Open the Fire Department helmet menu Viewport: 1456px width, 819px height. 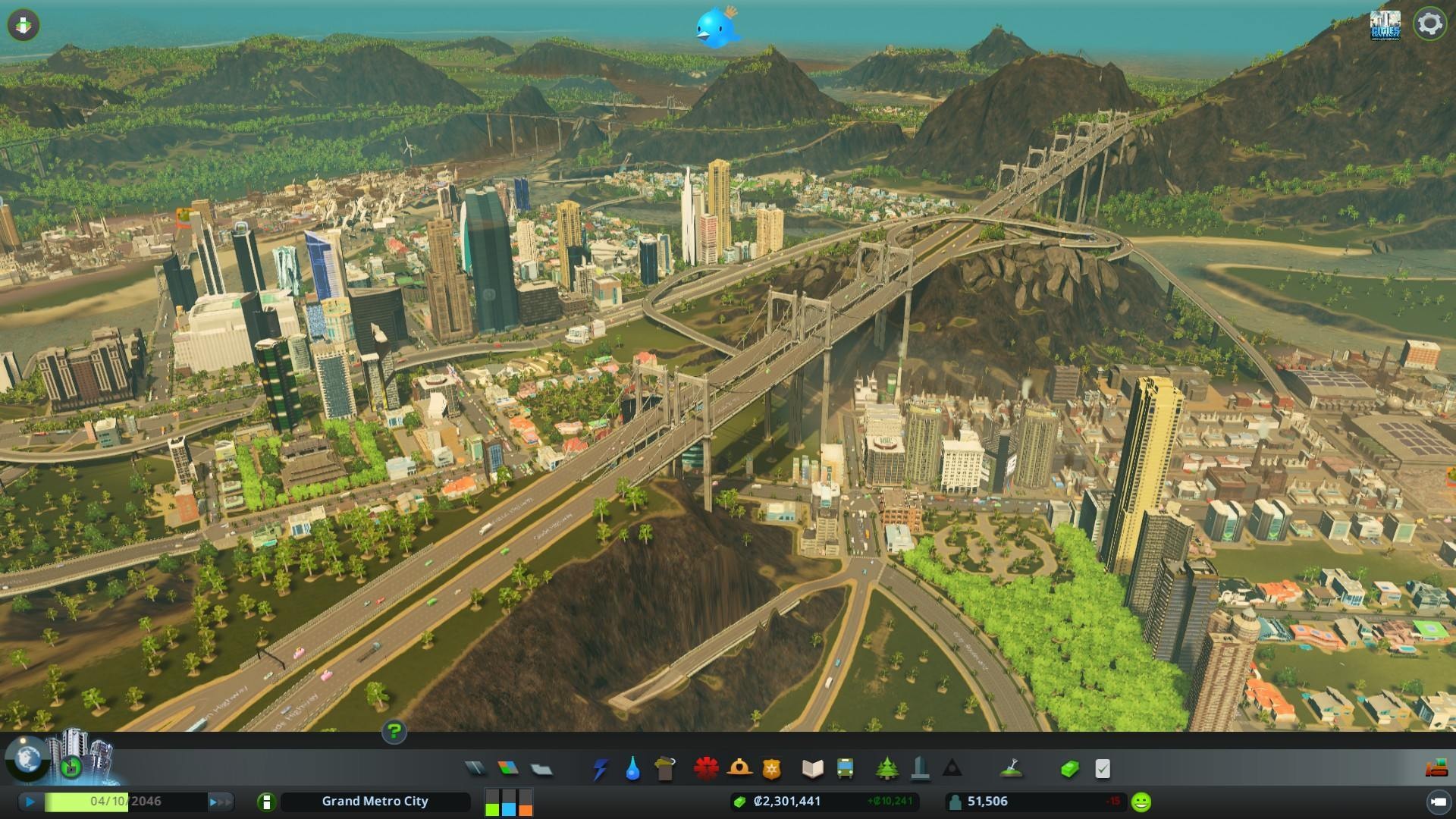739,769
